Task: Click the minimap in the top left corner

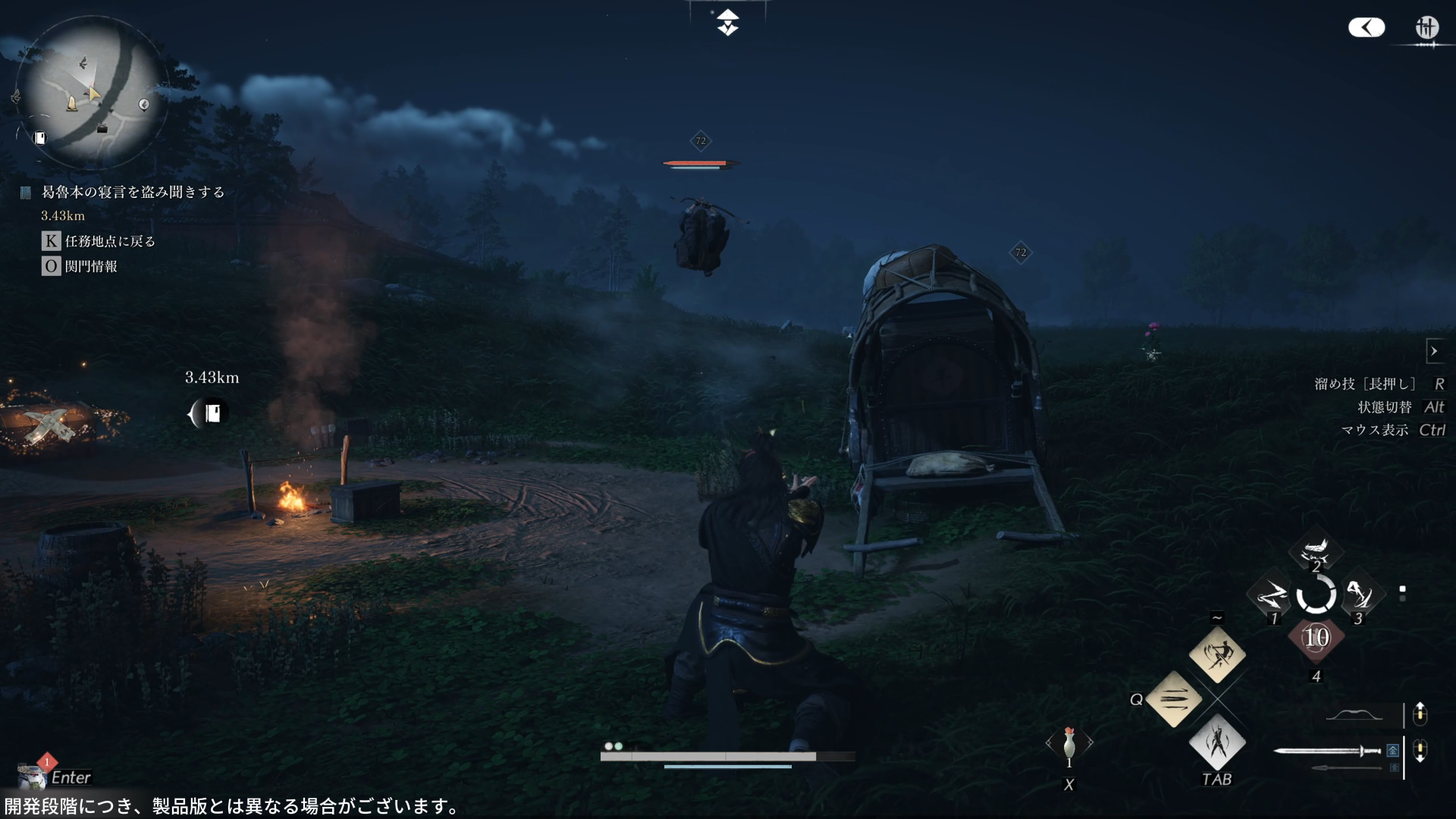Action: click(93, 89)
